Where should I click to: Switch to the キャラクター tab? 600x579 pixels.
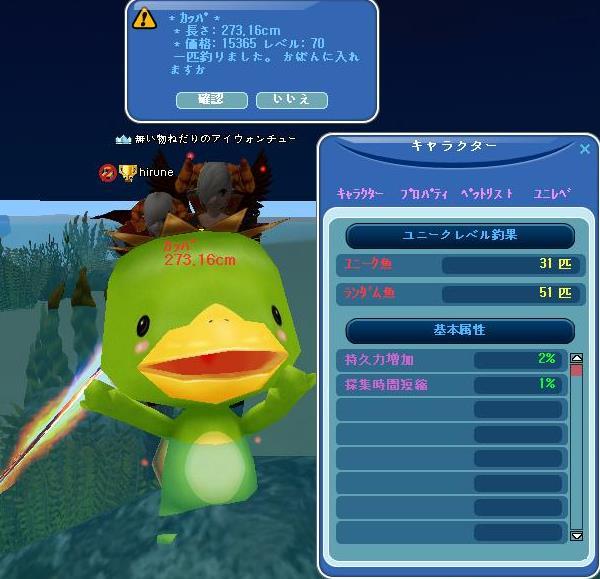[x=360, y=194]
